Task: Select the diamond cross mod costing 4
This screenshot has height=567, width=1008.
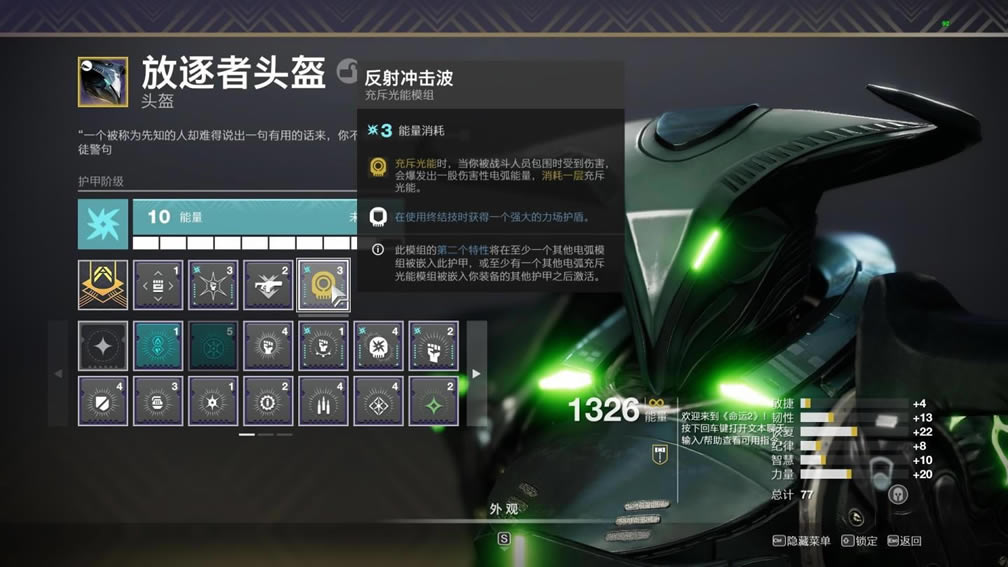Action: click(x=378, y=401)
